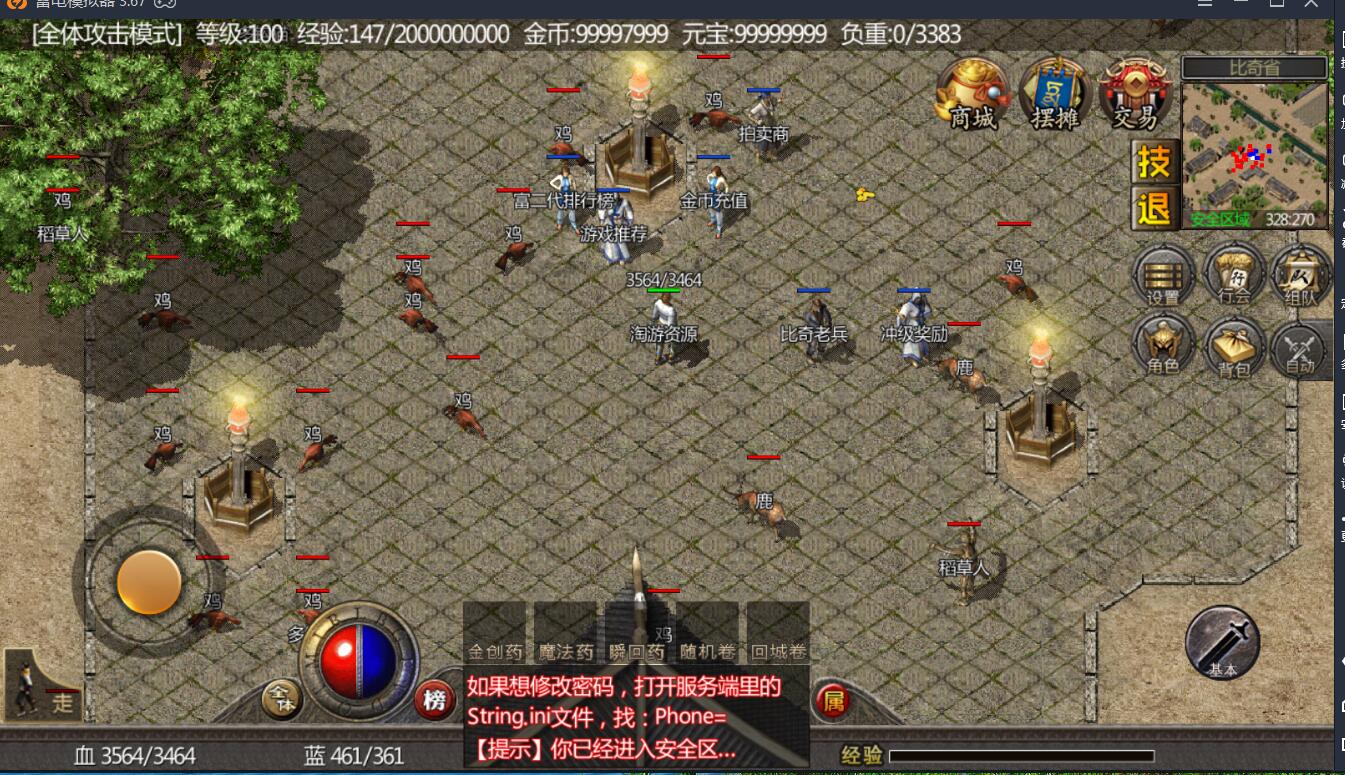The image size is (1345, 775).
Task: Tap the 基本 basic attack sword button
Action: [x=1222, y=643]
